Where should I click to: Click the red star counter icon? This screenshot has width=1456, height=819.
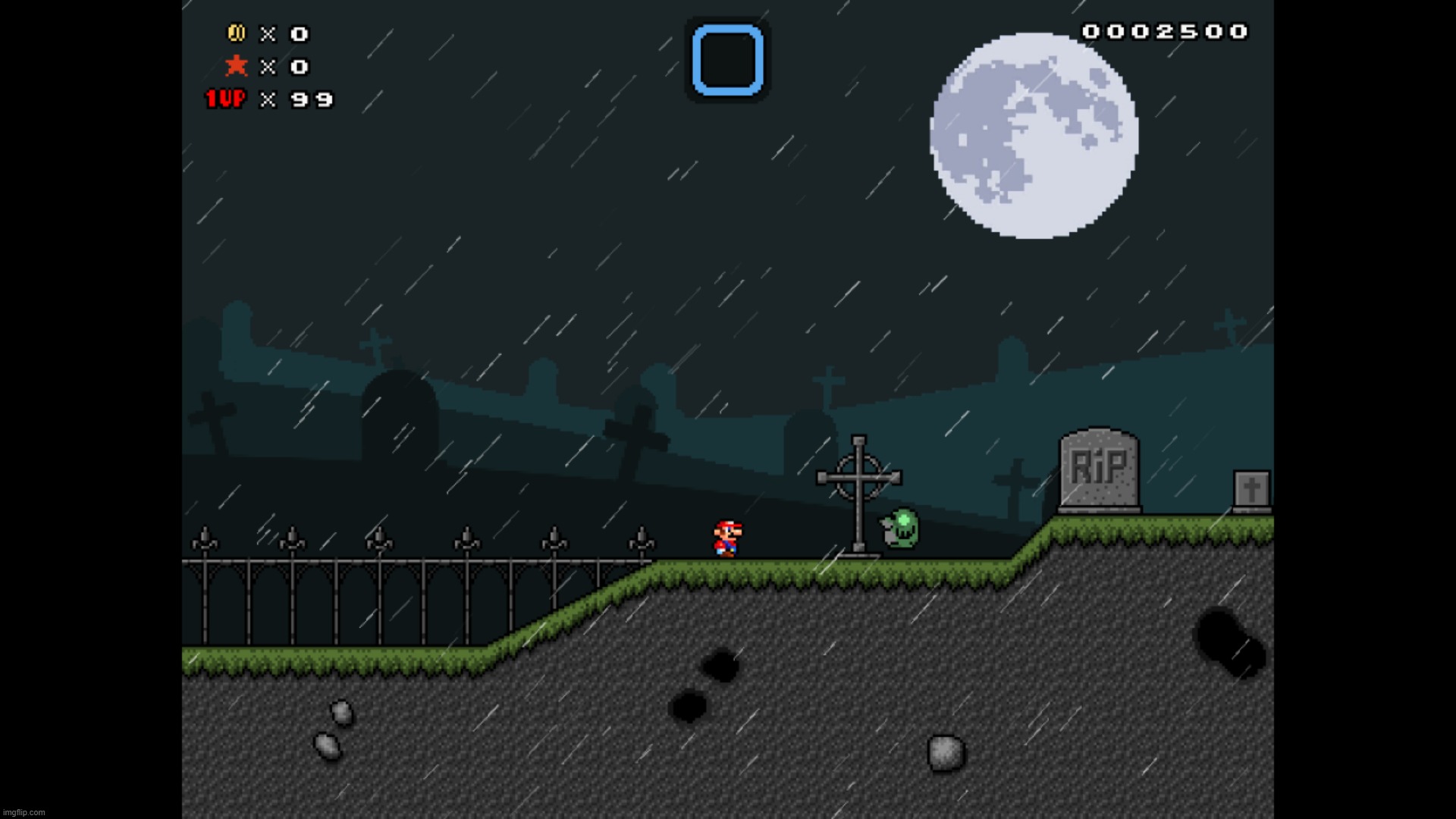click(237, 66)
